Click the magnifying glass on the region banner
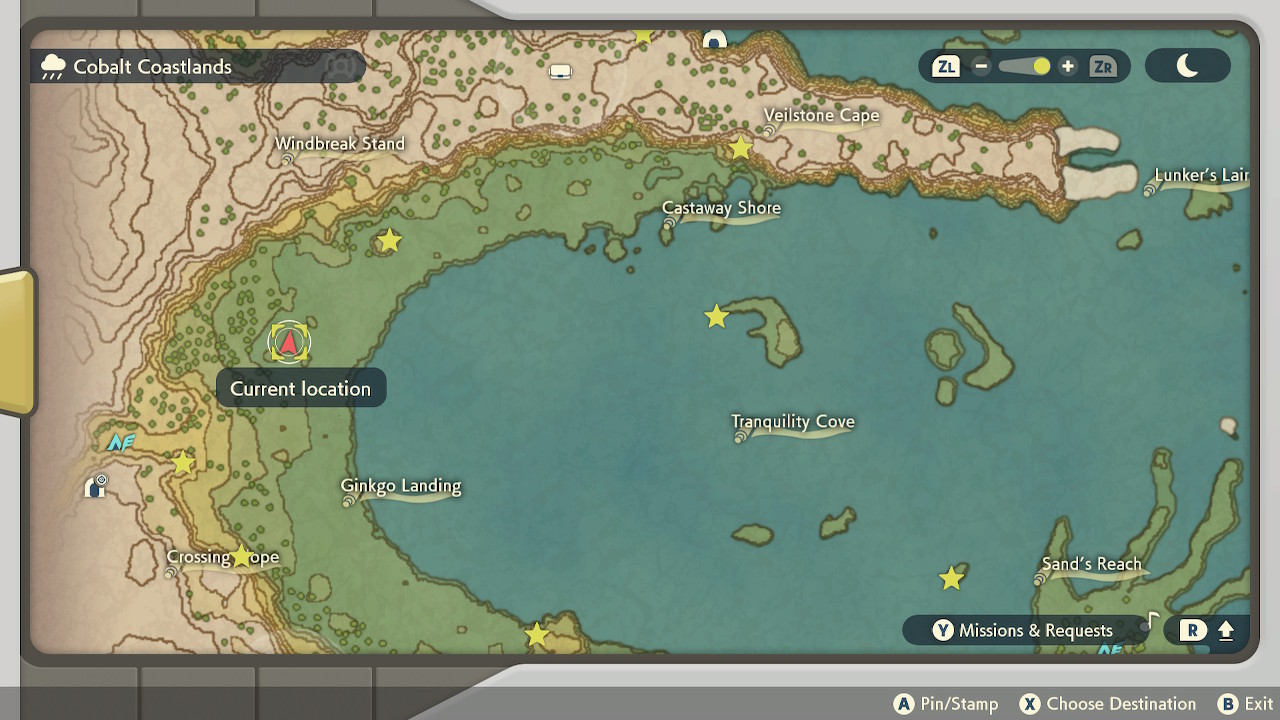The image size is (1280, 720). point(341,67)
